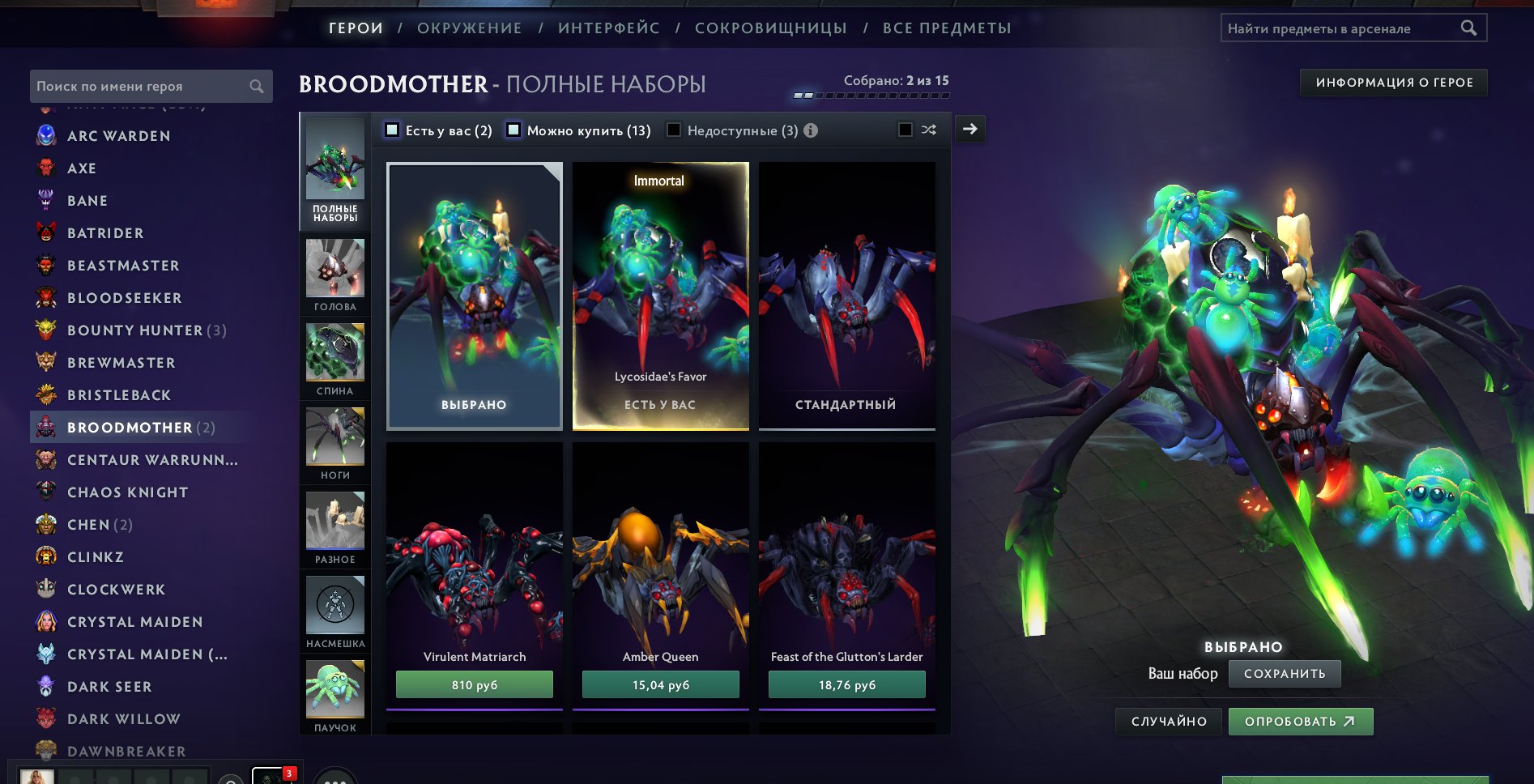Switch to the ГОЛОВА item slot
1534x784 pixels.
click(x=334, y=275)
